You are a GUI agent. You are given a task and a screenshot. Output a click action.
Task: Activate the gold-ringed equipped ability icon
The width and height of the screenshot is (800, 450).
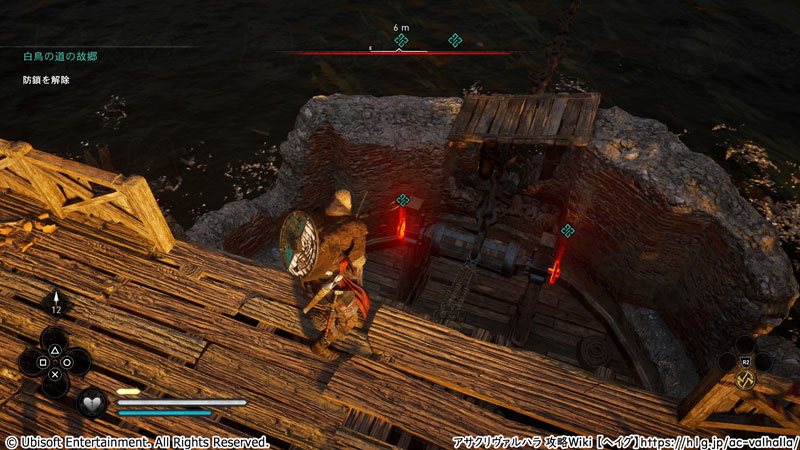click(745, 381)
